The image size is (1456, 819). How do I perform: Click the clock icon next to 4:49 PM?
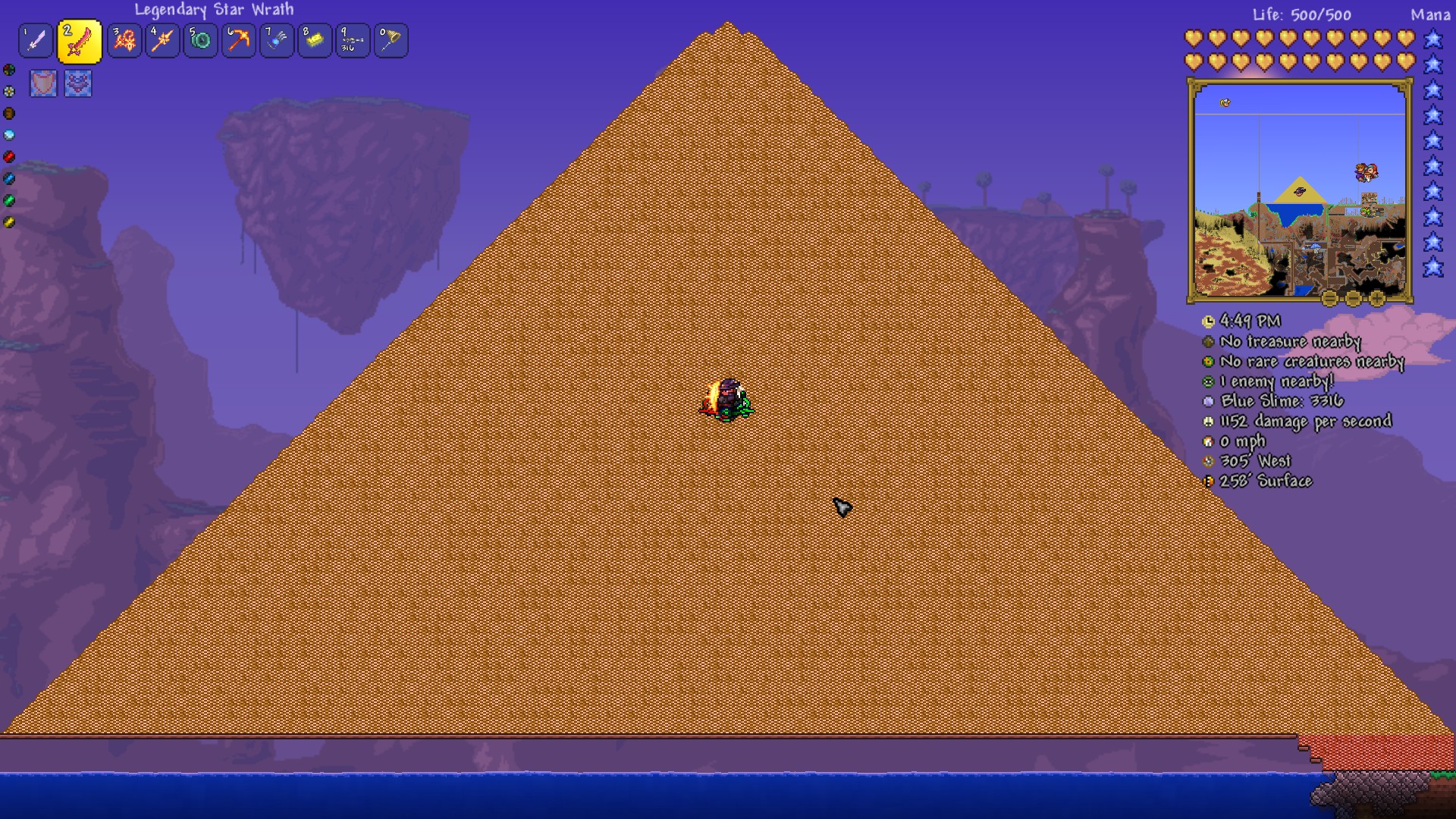(1210, 322)
